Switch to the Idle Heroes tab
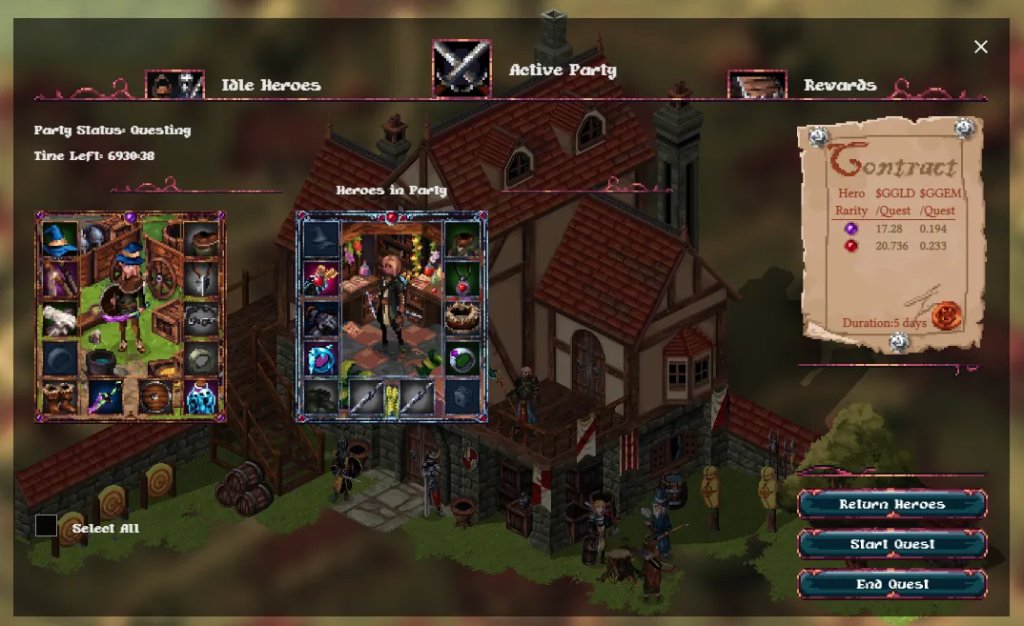The image size is (1024, 626). pos(270,86)
